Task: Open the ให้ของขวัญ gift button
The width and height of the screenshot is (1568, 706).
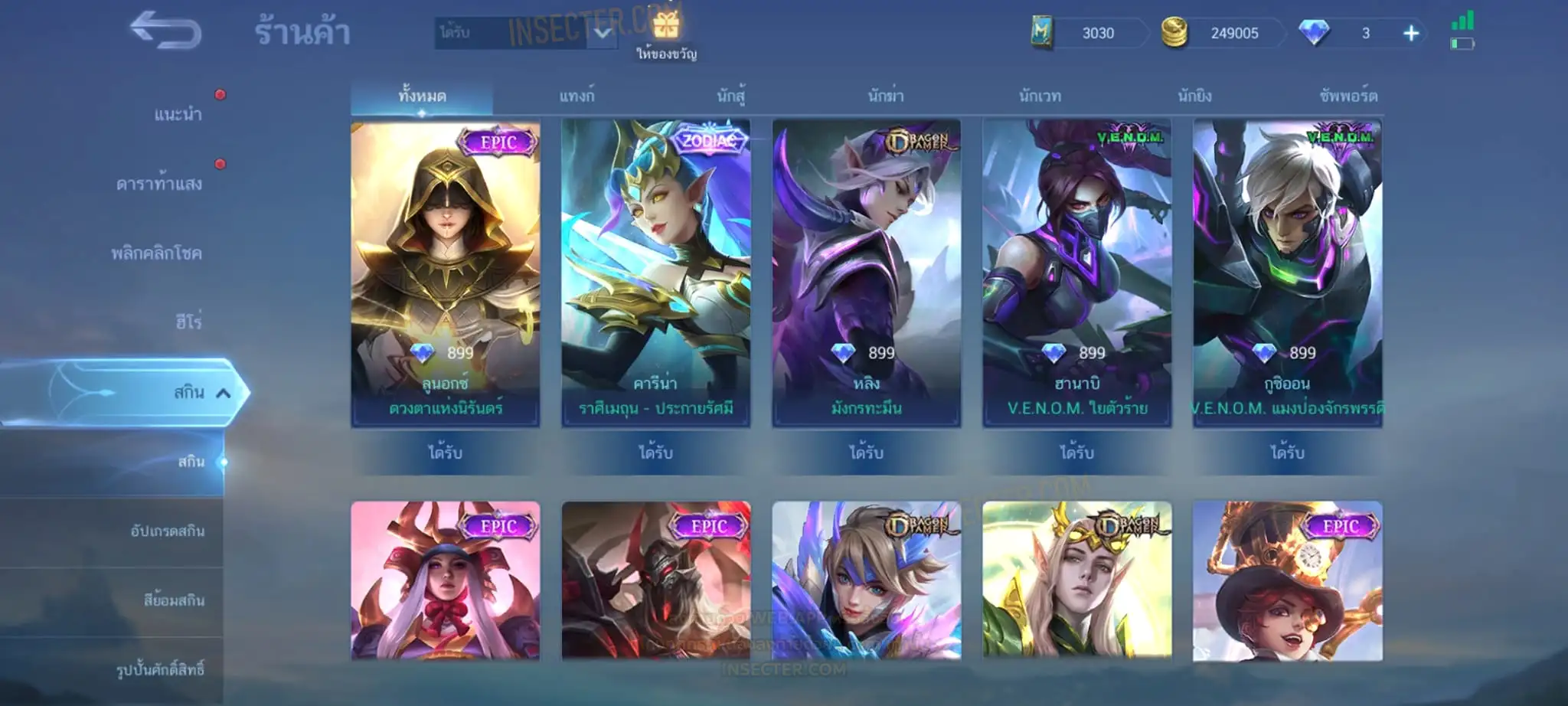Action: click(666, 34)
